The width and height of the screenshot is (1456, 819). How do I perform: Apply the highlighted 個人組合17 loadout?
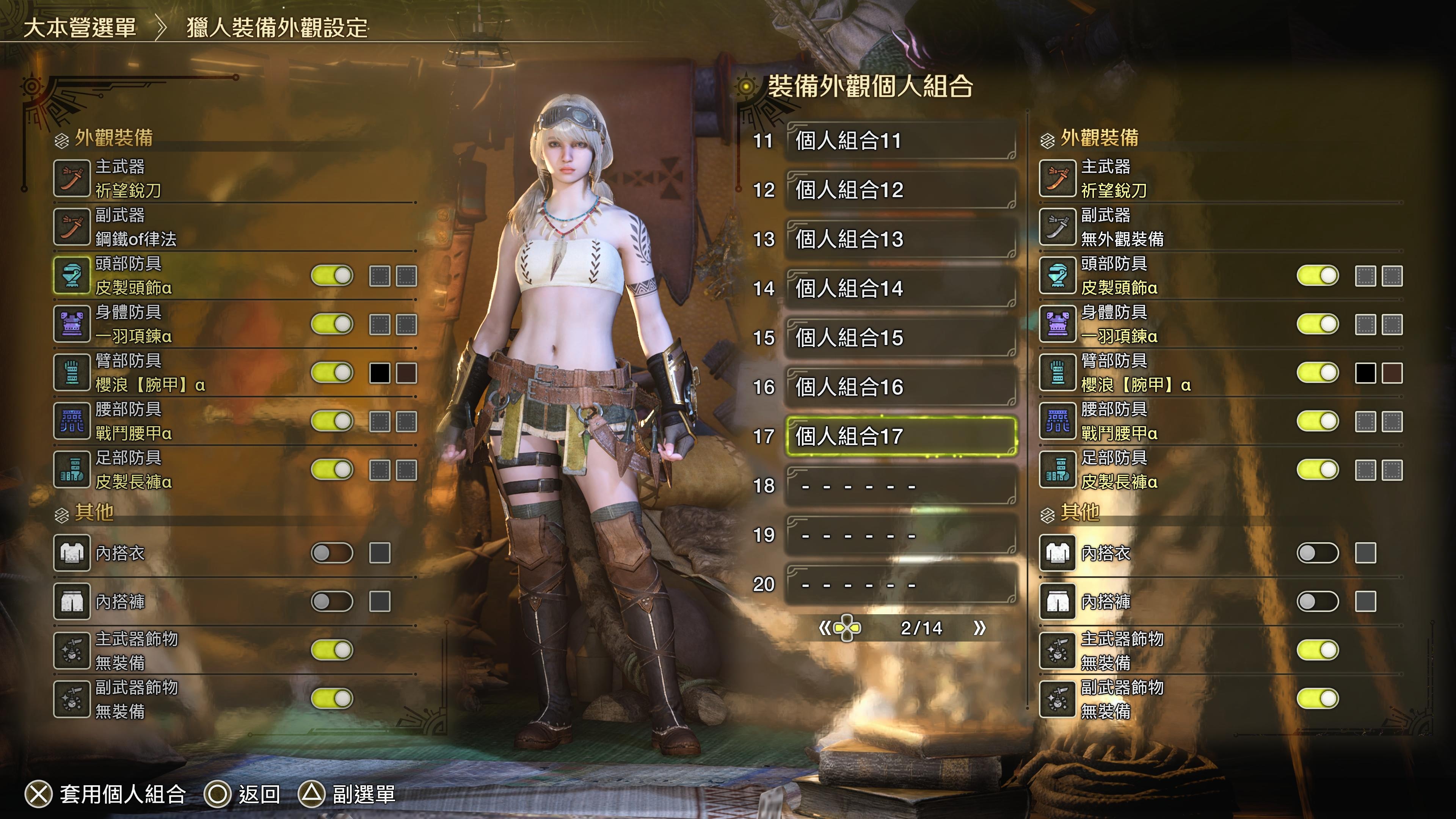[901, 436]
